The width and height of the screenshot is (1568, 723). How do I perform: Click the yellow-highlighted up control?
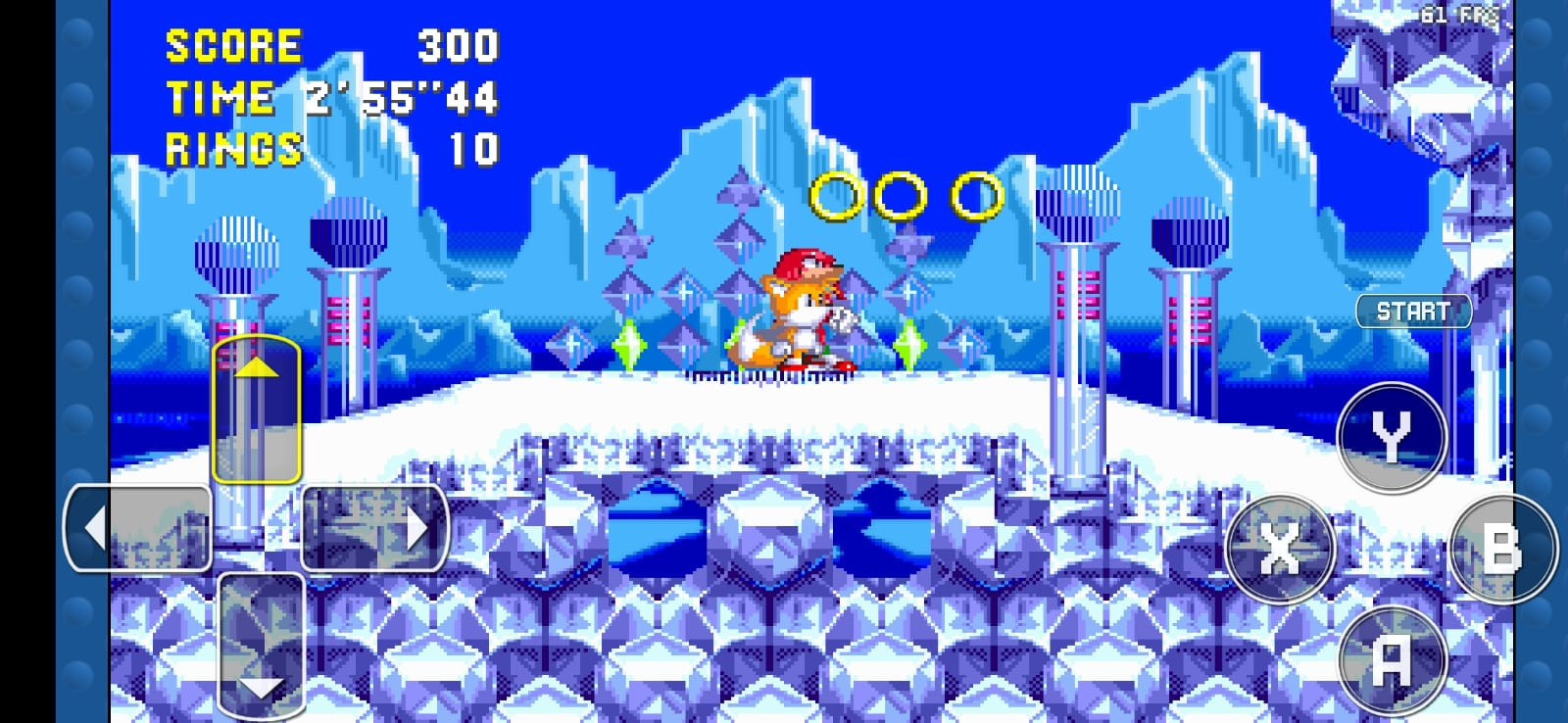pos(256,411)
